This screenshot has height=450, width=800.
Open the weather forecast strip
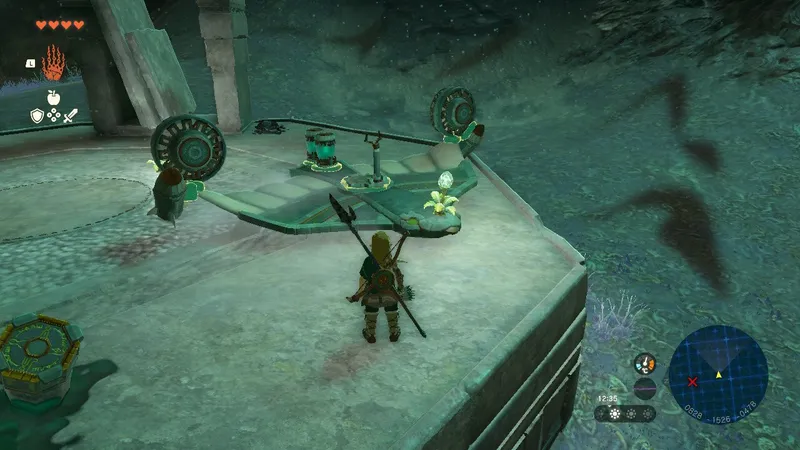point(625,413)
